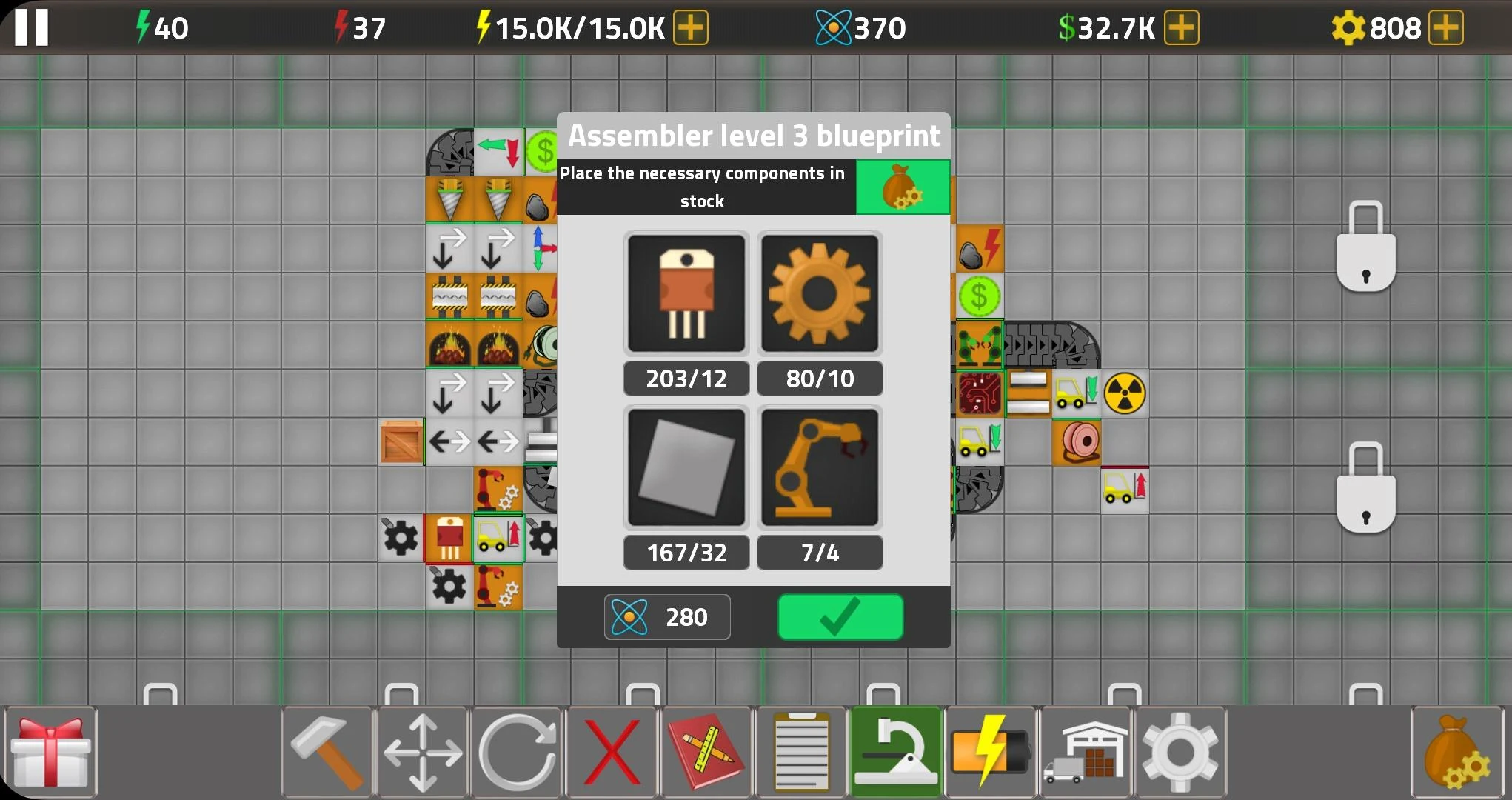Confirm blueprint with green checkmark

(840, 616)
